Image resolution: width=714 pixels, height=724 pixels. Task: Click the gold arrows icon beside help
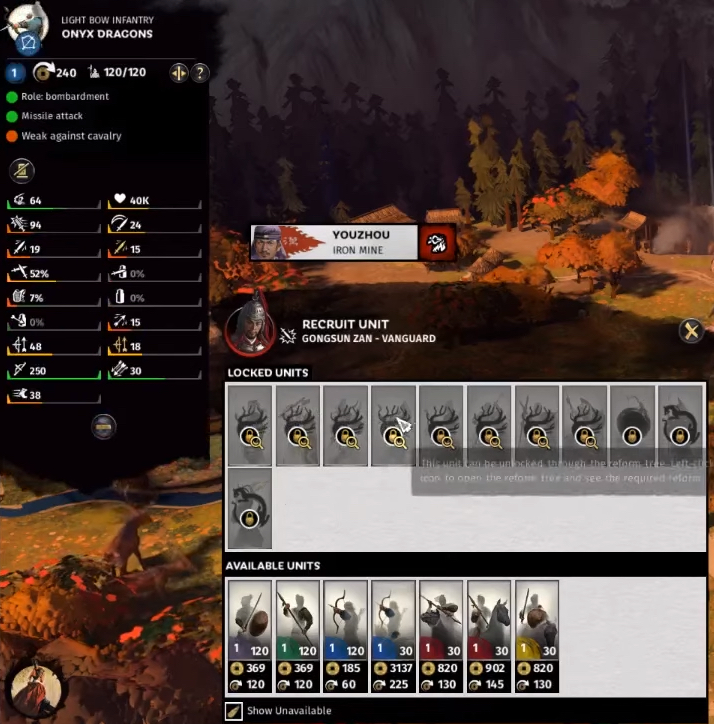pos(179,72)
